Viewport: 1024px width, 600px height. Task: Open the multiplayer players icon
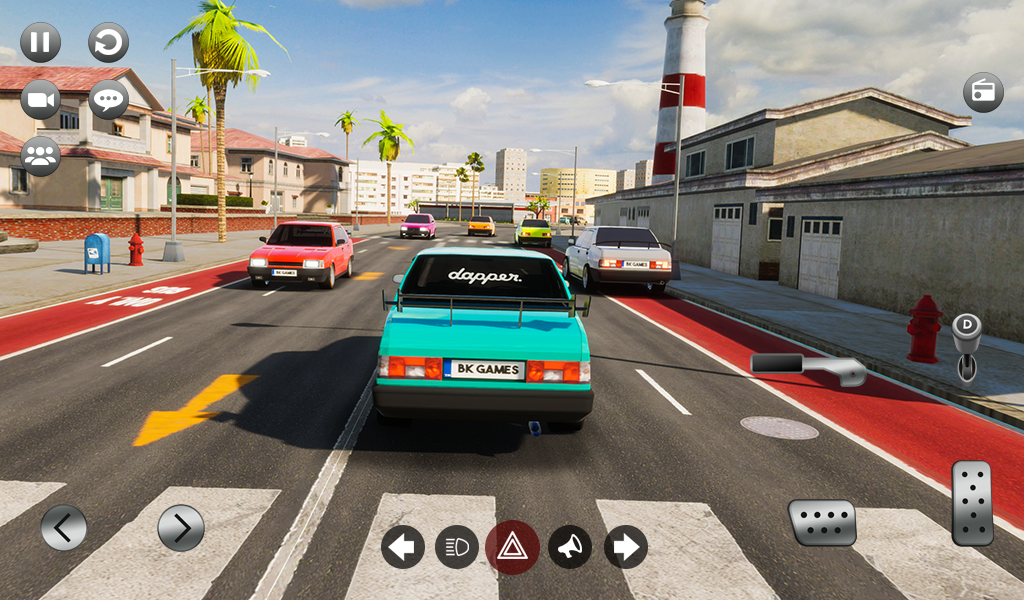pyautogui.click(x=41, y=156)
